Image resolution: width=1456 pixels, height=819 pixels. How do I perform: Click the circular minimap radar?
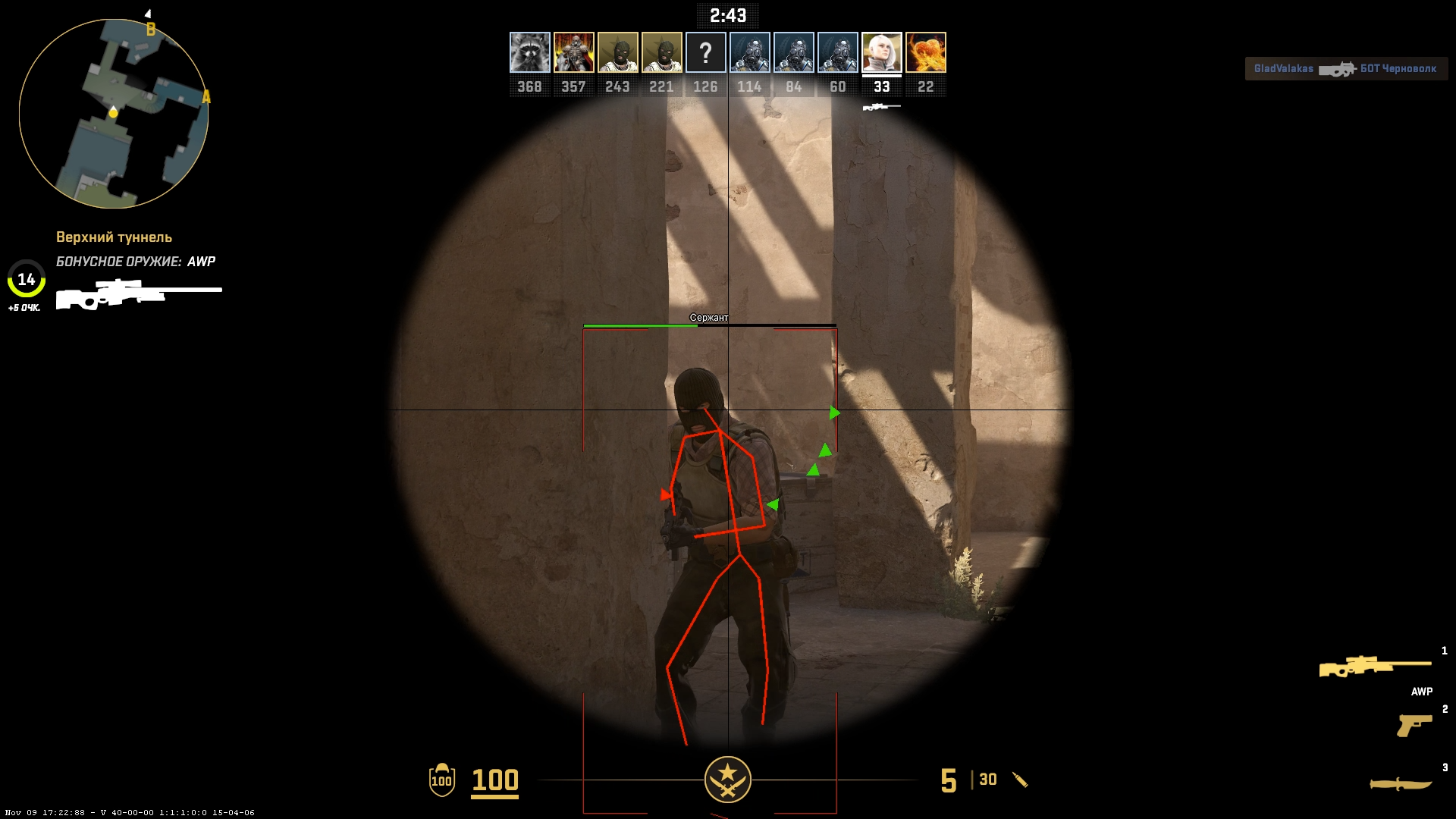114,114
